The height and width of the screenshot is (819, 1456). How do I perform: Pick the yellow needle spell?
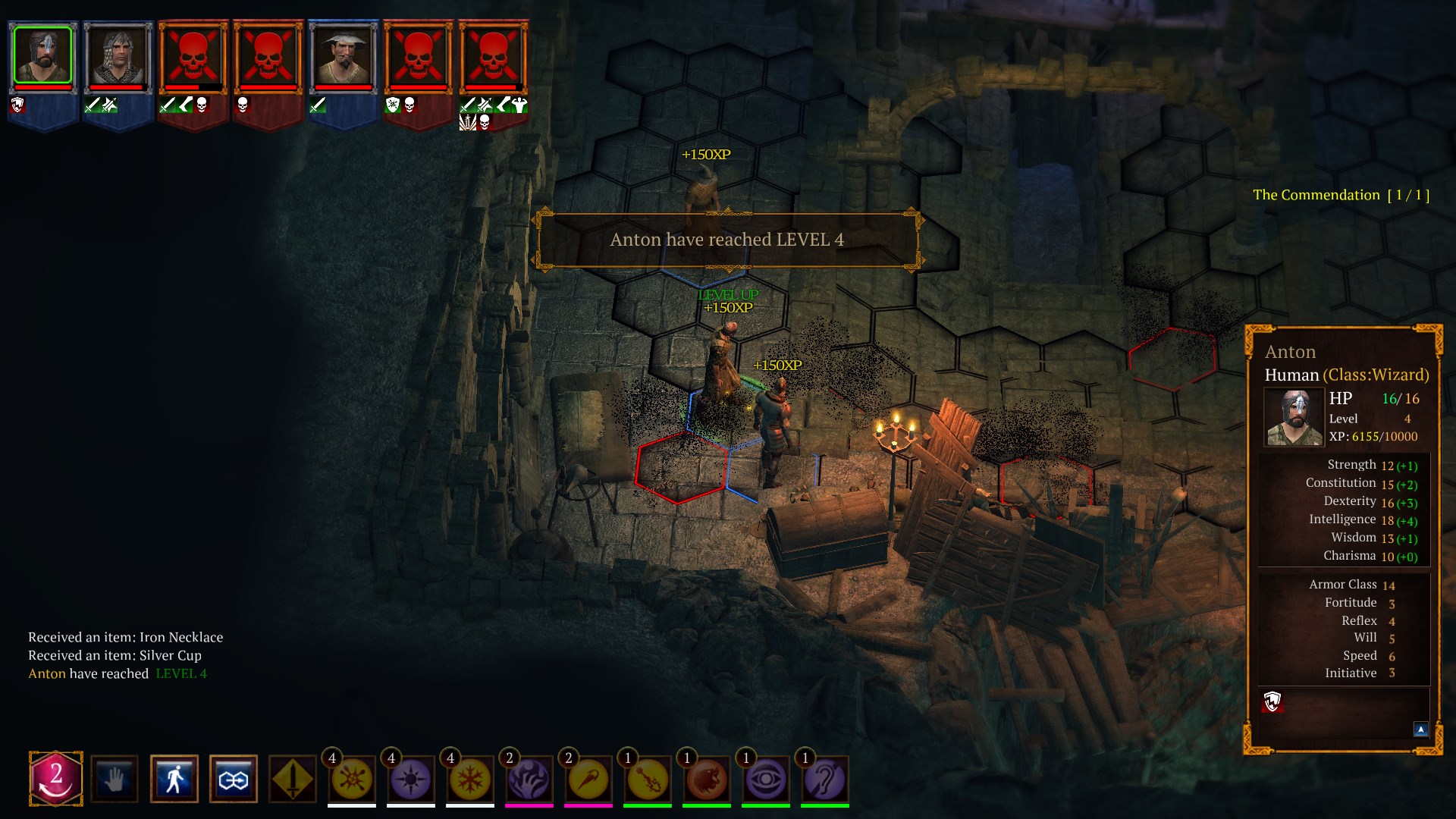coord(588,779)
